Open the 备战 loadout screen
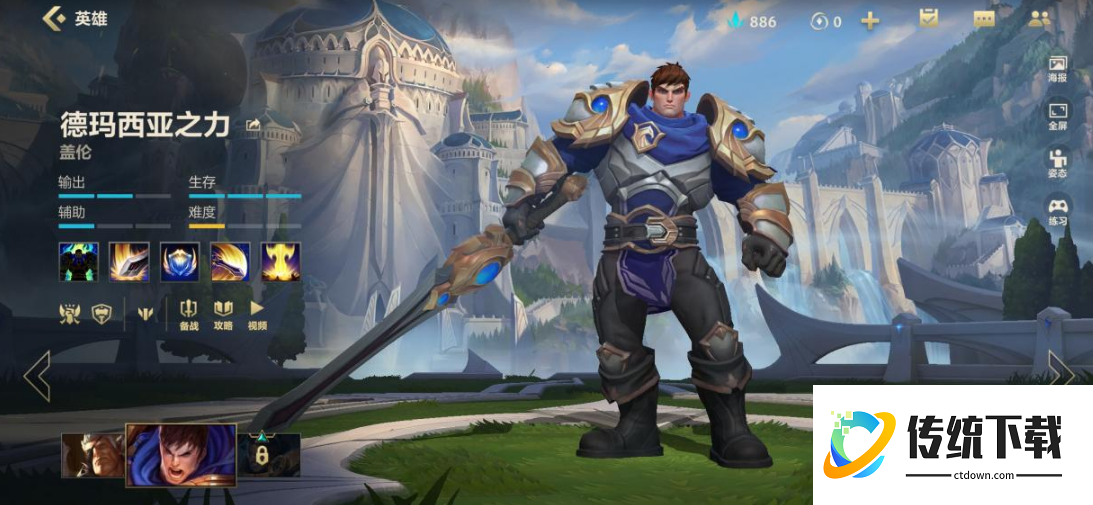1093x505 pixels. (189, 314)
